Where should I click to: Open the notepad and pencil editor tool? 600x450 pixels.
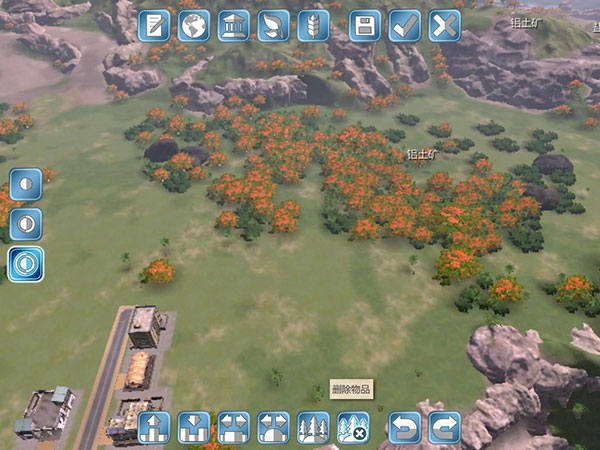pos(154,25)
